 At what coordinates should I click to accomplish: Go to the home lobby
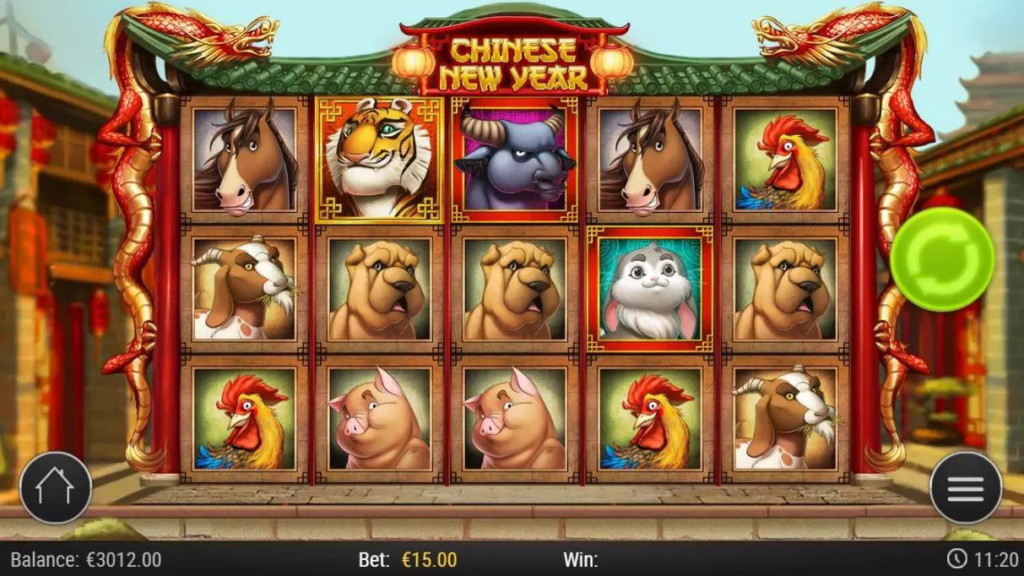56,488
